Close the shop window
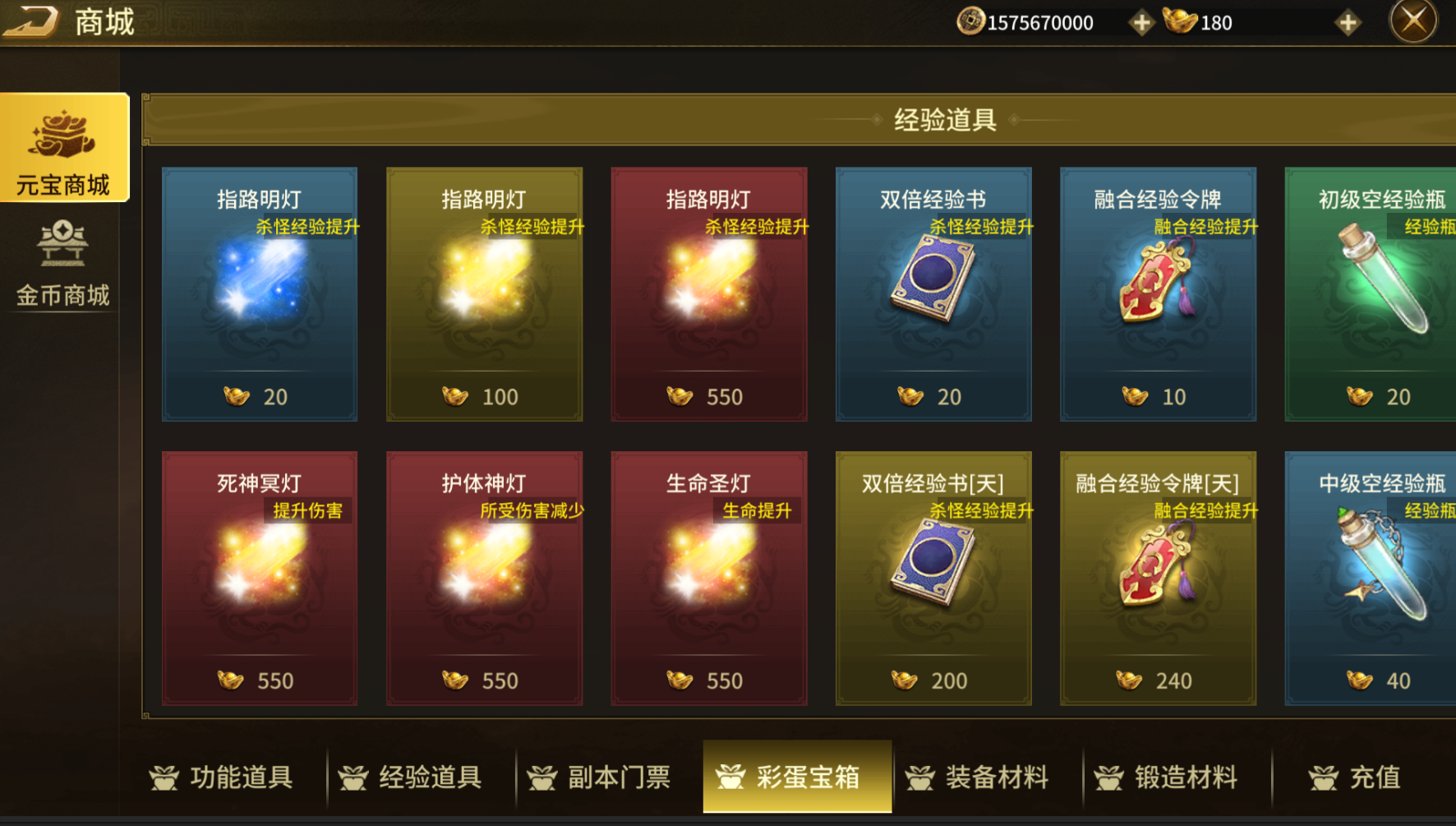 1413,21
